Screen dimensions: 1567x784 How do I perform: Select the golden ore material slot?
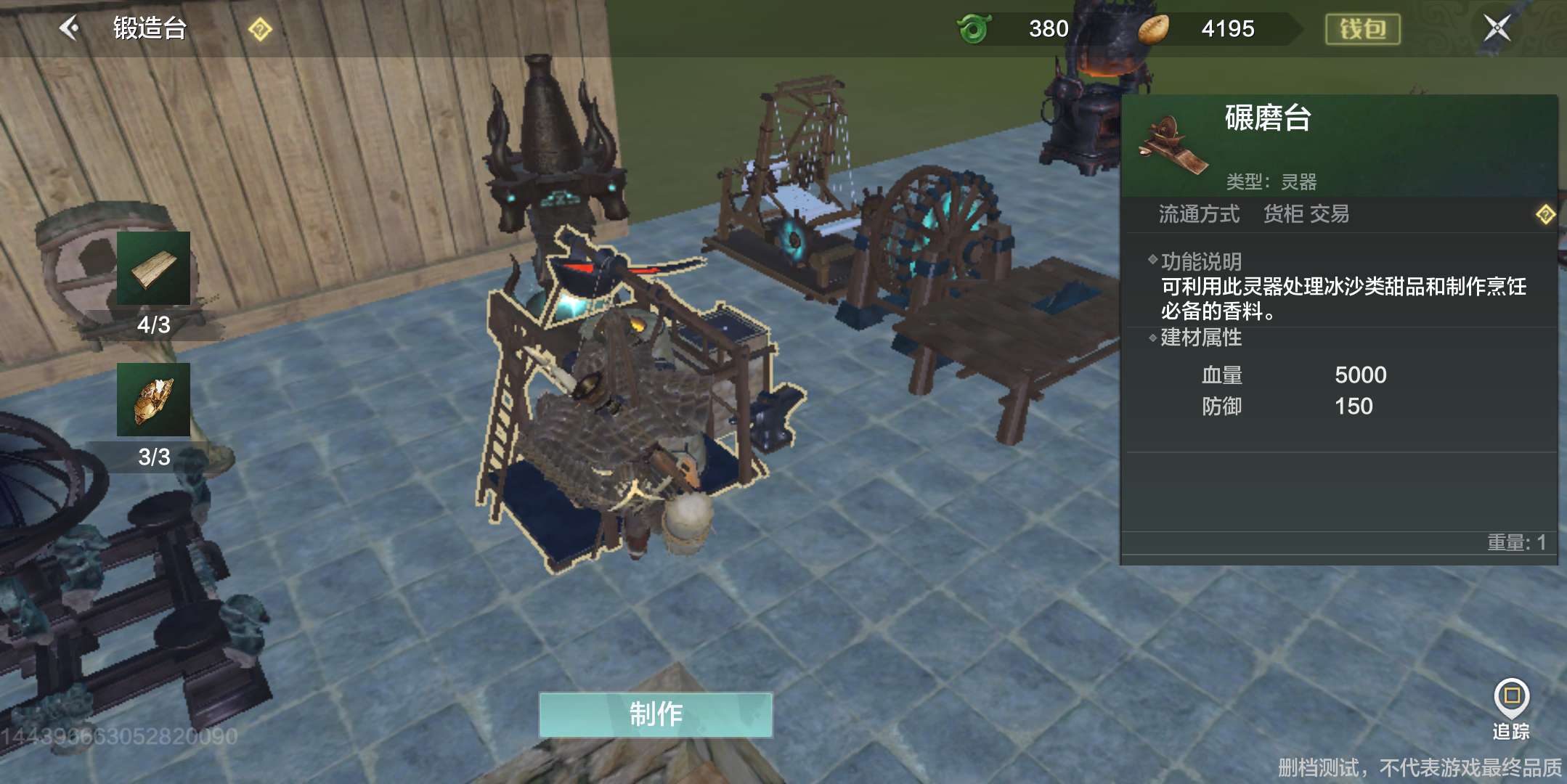(153, 400)
